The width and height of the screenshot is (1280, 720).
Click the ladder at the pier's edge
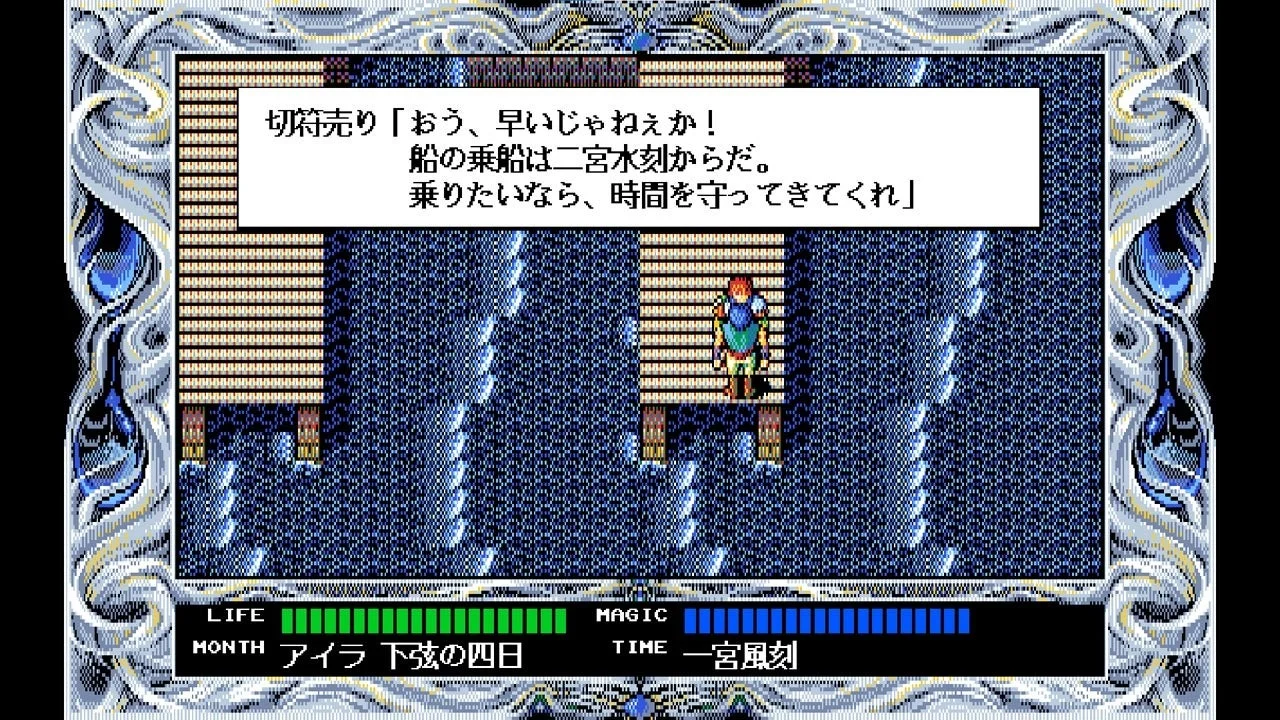tap(767, 432)
